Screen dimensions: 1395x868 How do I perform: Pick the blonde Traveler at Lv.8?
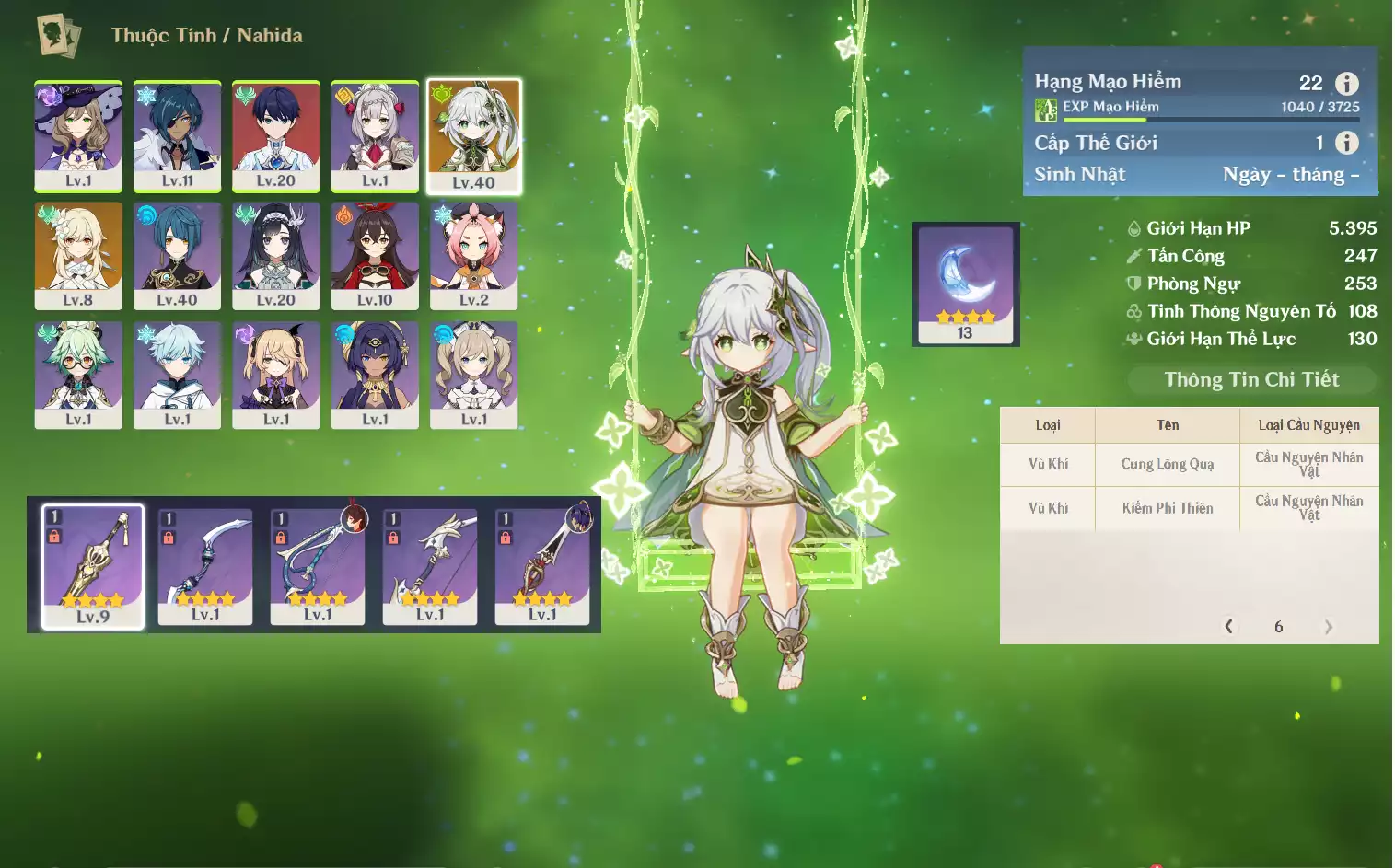(x=78, y=255)
